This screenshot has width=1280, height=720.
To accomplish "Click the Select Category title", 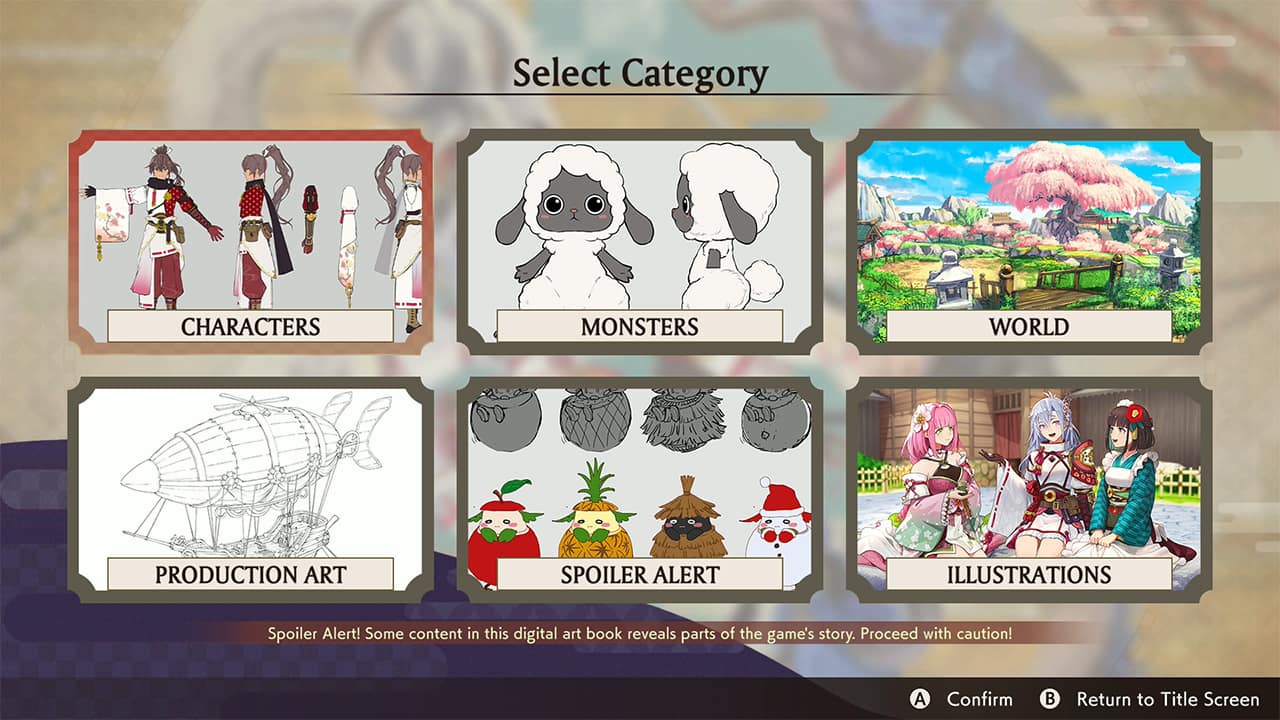I will coord(640,69).
